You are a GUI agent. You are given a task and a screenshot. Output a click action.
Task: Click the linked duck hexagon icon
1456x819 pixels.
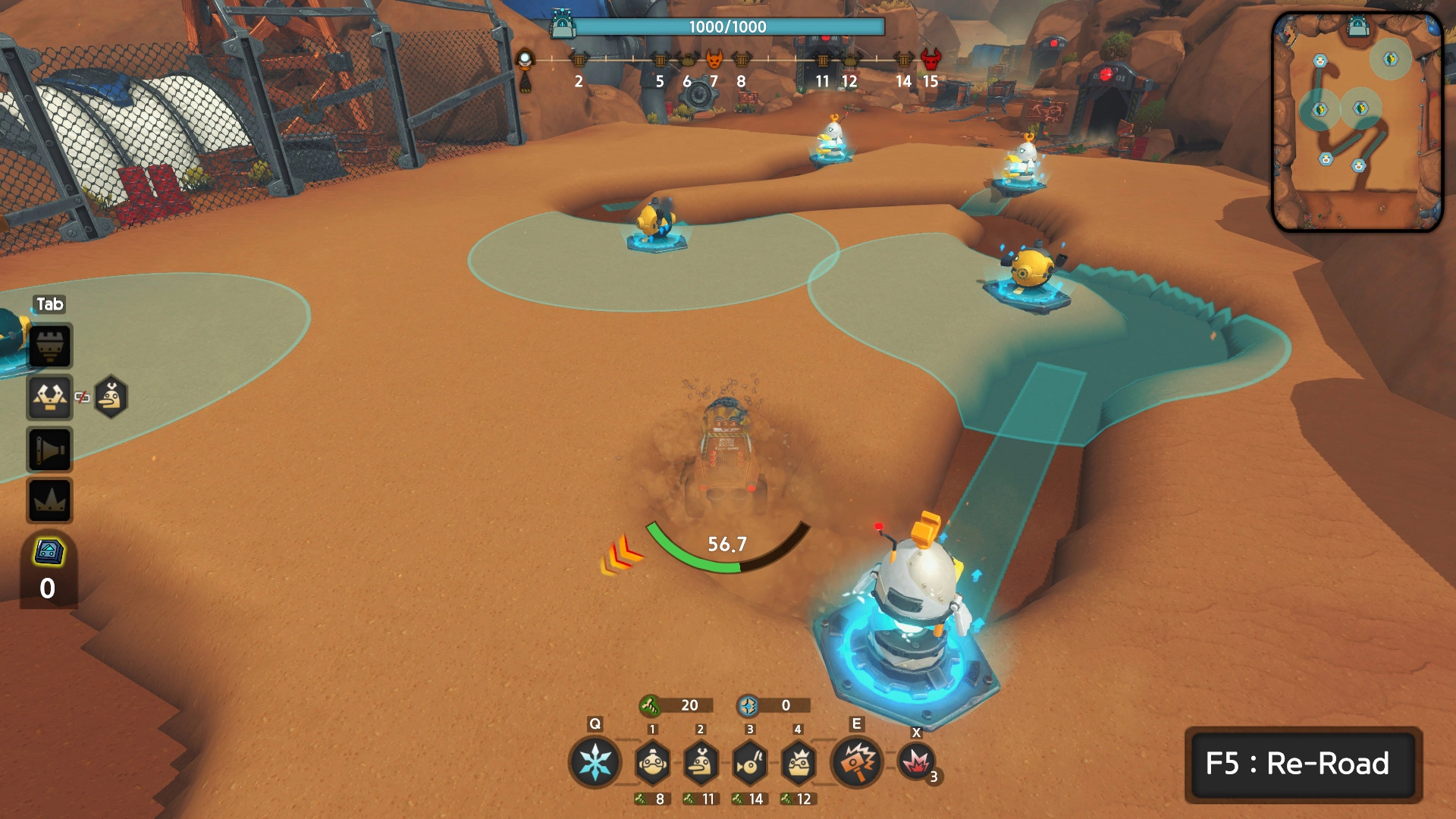point(111,397)
